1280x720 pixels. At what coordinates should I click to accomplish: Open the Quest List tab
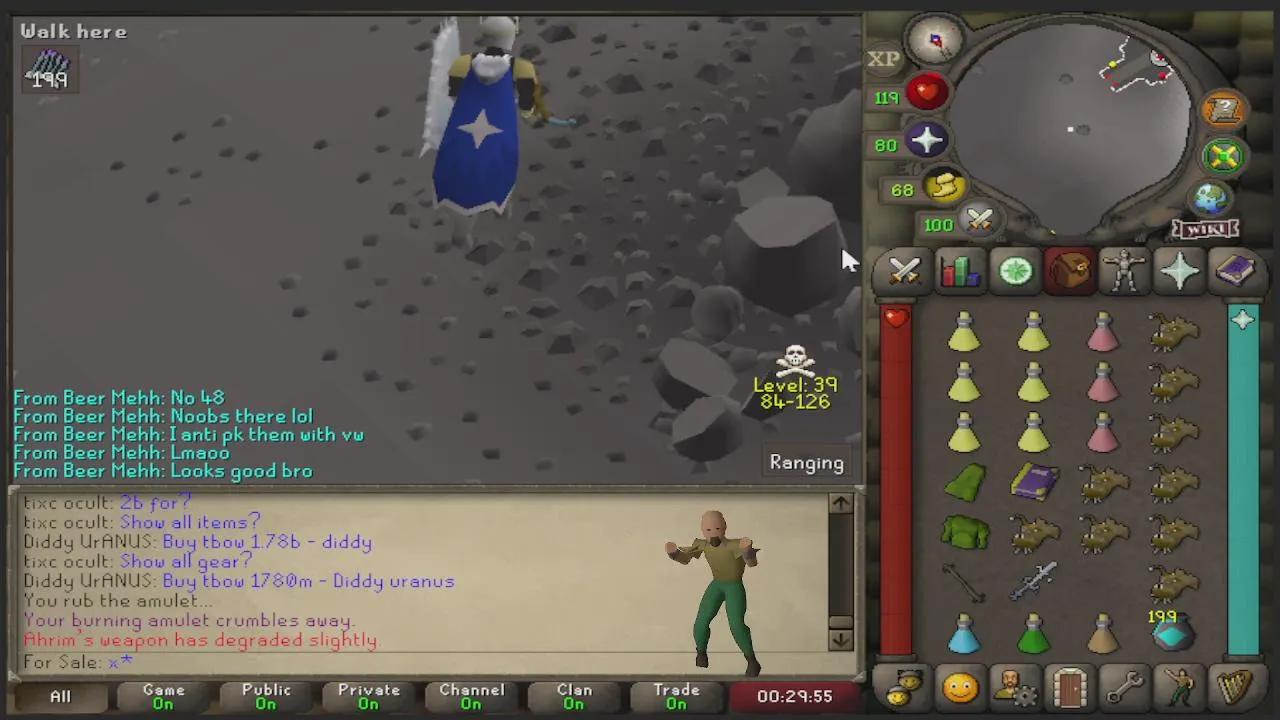[1014, 272]
